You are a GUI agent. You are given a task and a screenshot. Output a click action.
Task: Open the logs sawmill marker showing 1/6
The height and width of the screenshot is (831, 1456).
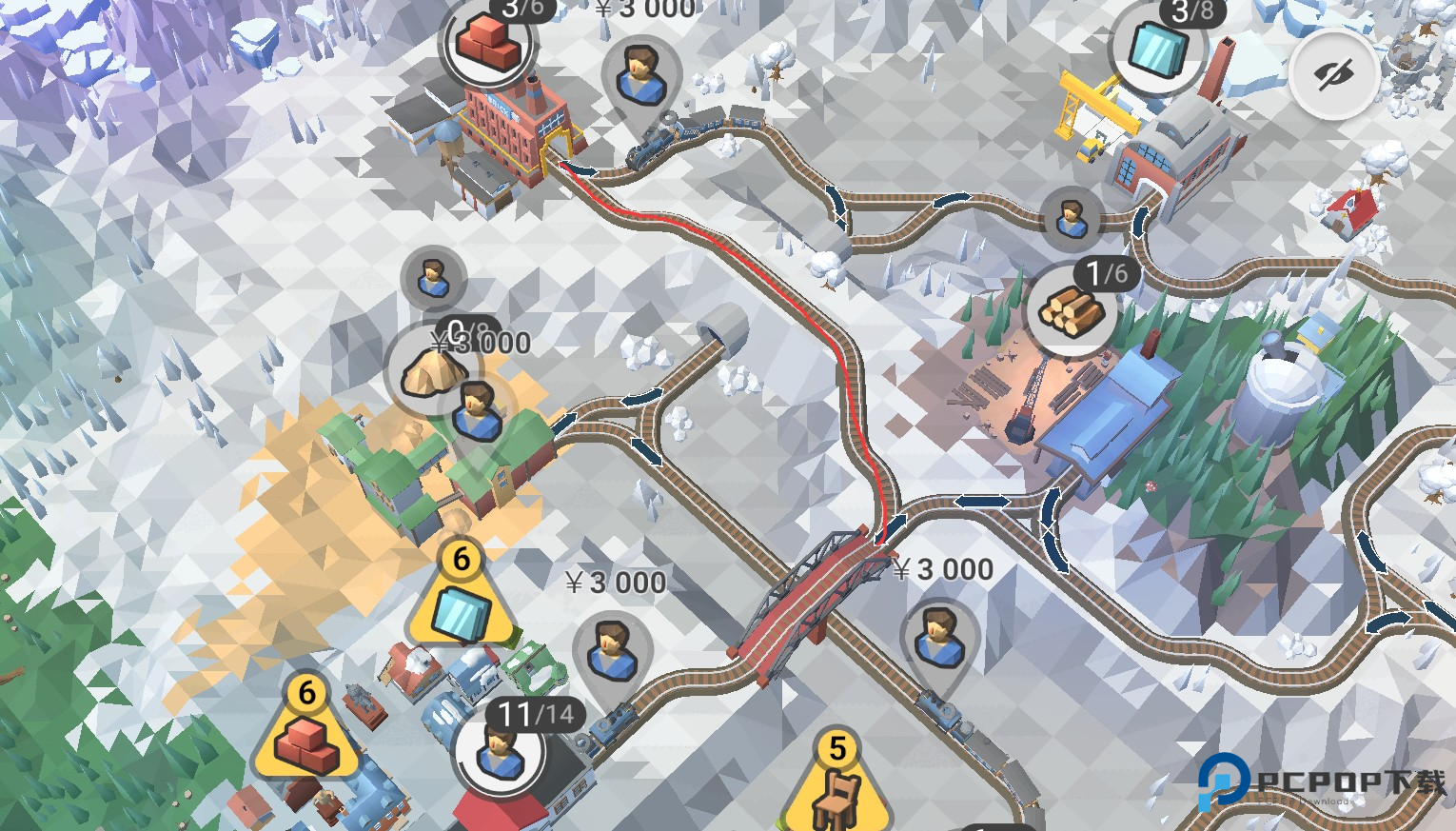tap(1071, 310)
